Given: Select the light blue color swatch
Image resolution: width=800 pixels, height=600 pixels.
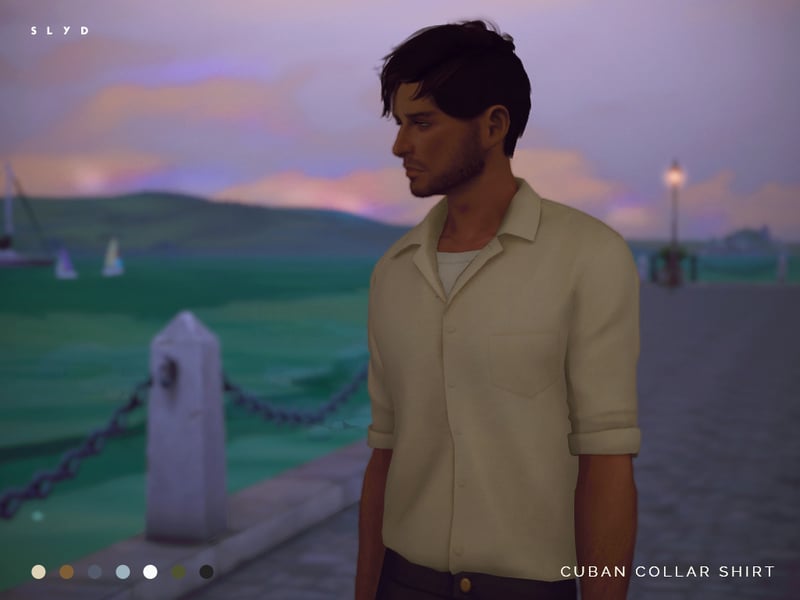Looking at the screenshot, I should (122, 572).
